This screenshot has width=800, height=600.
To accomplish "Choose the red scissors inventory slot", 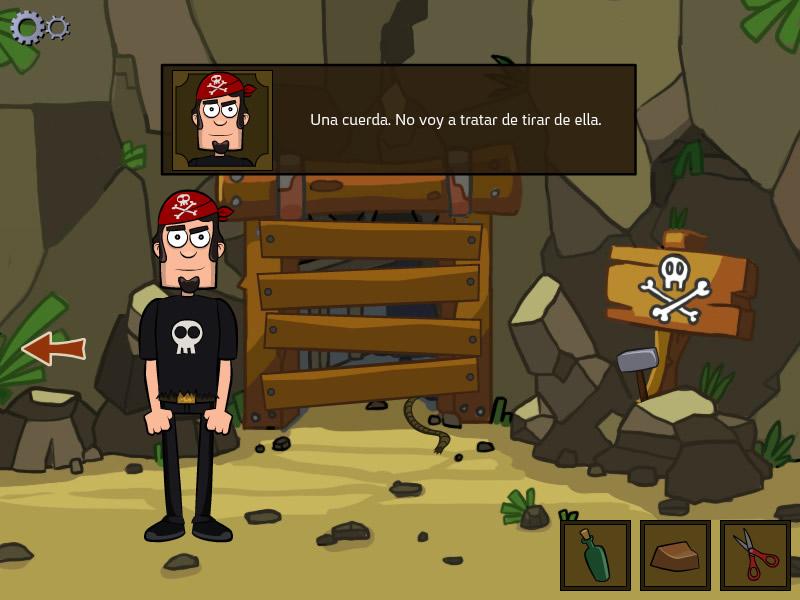I will point(755,555).
